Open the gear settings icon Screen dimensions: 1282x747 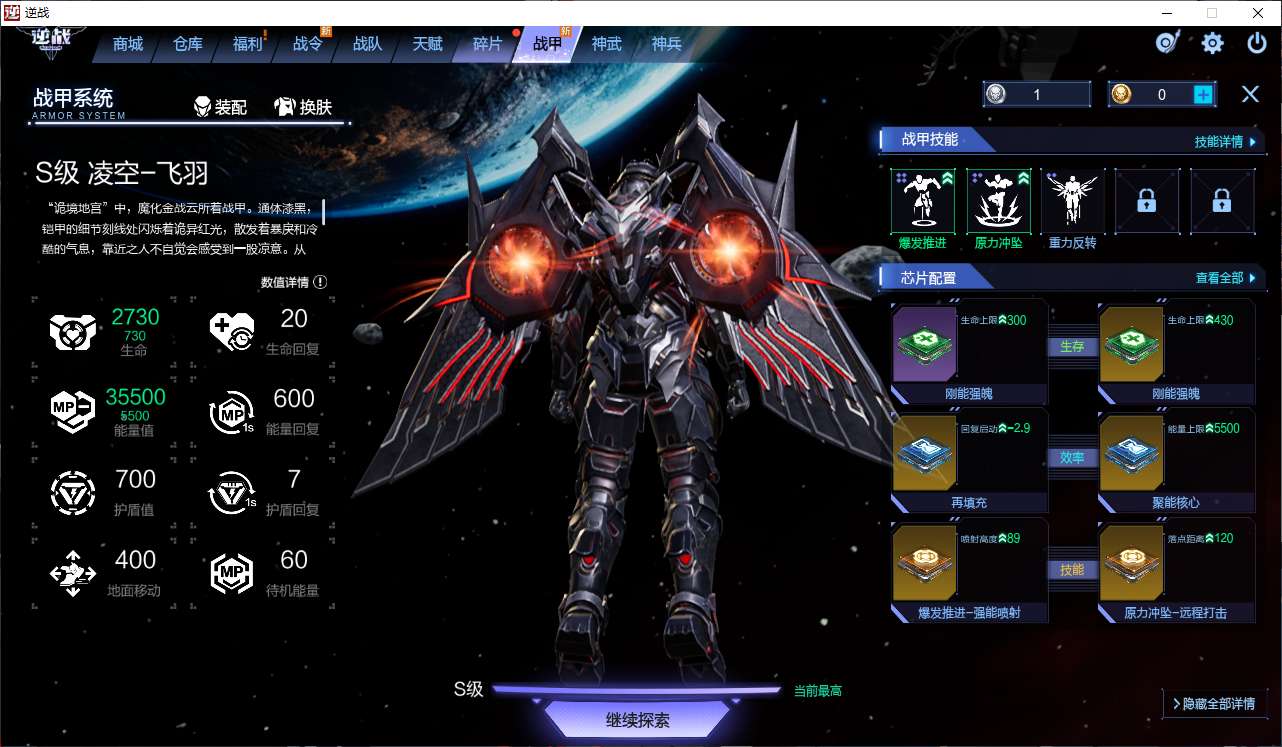tap(1212, 43)
